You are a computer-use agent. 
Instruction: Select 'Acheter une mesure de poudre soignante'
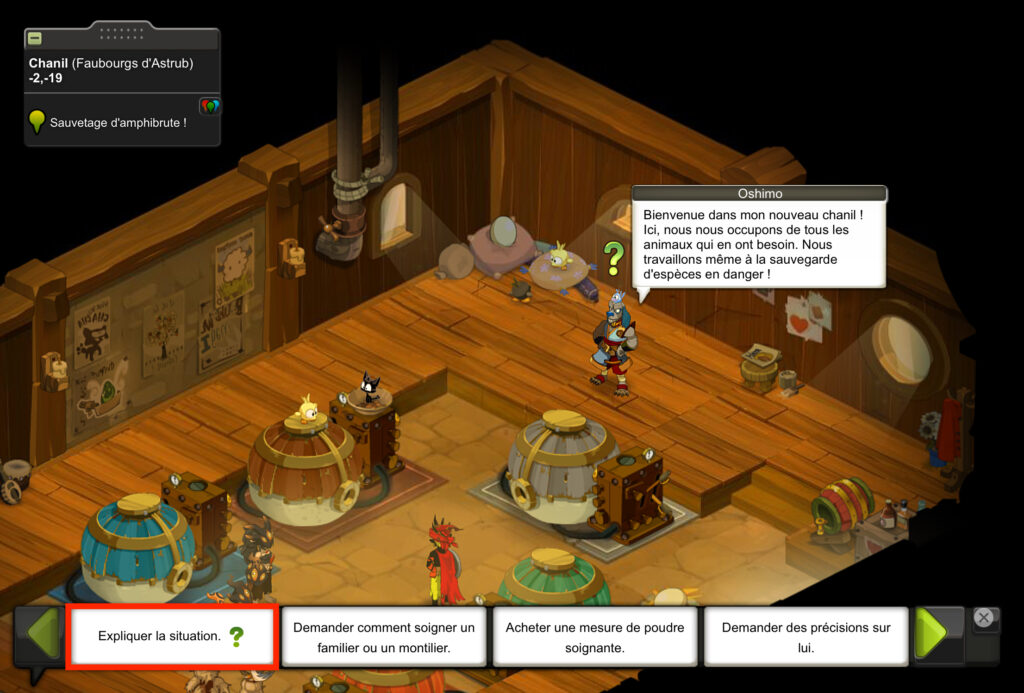pos(595,637)
